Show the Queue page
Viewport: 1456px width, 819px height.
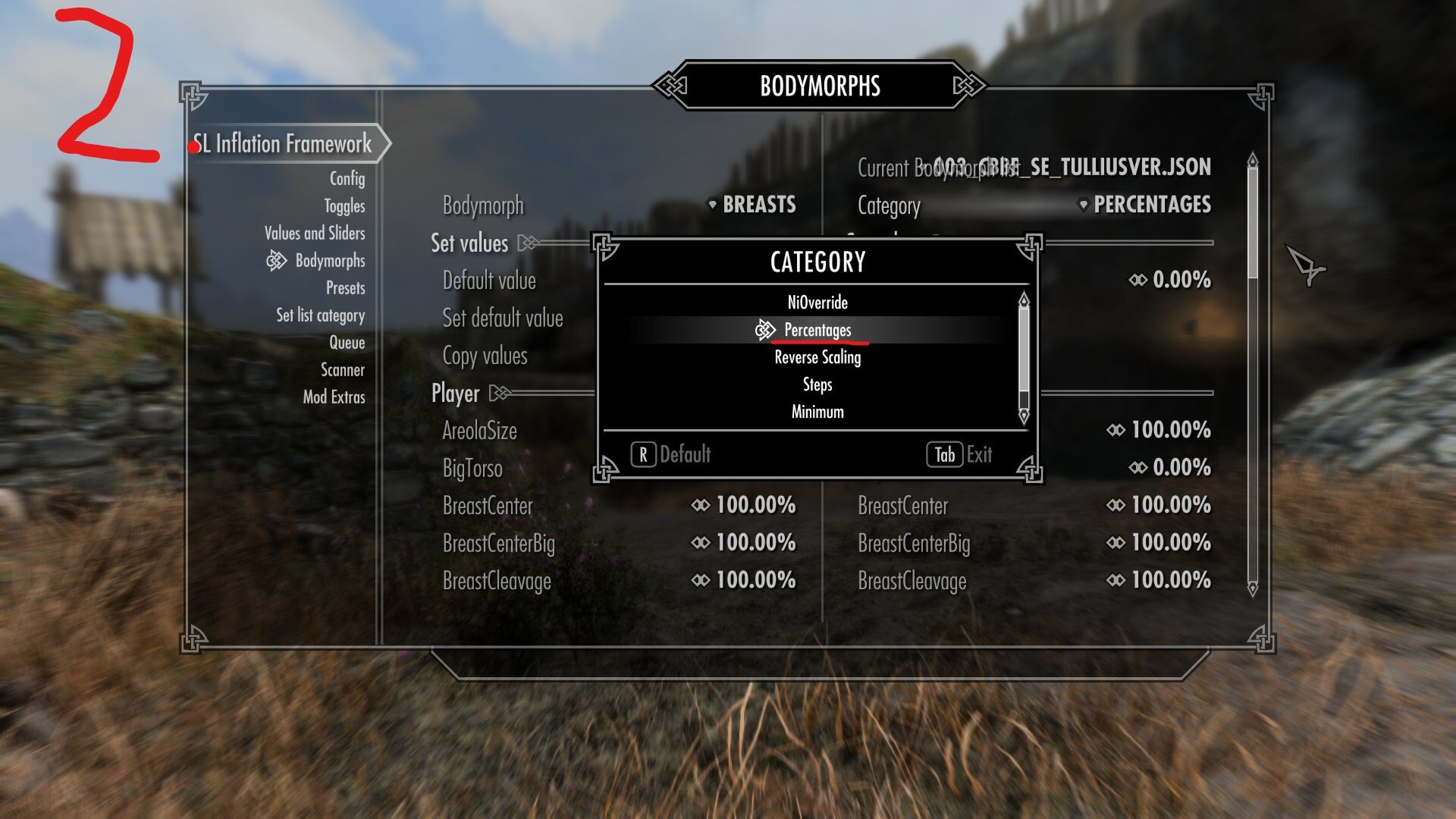[x=347, y=342]
